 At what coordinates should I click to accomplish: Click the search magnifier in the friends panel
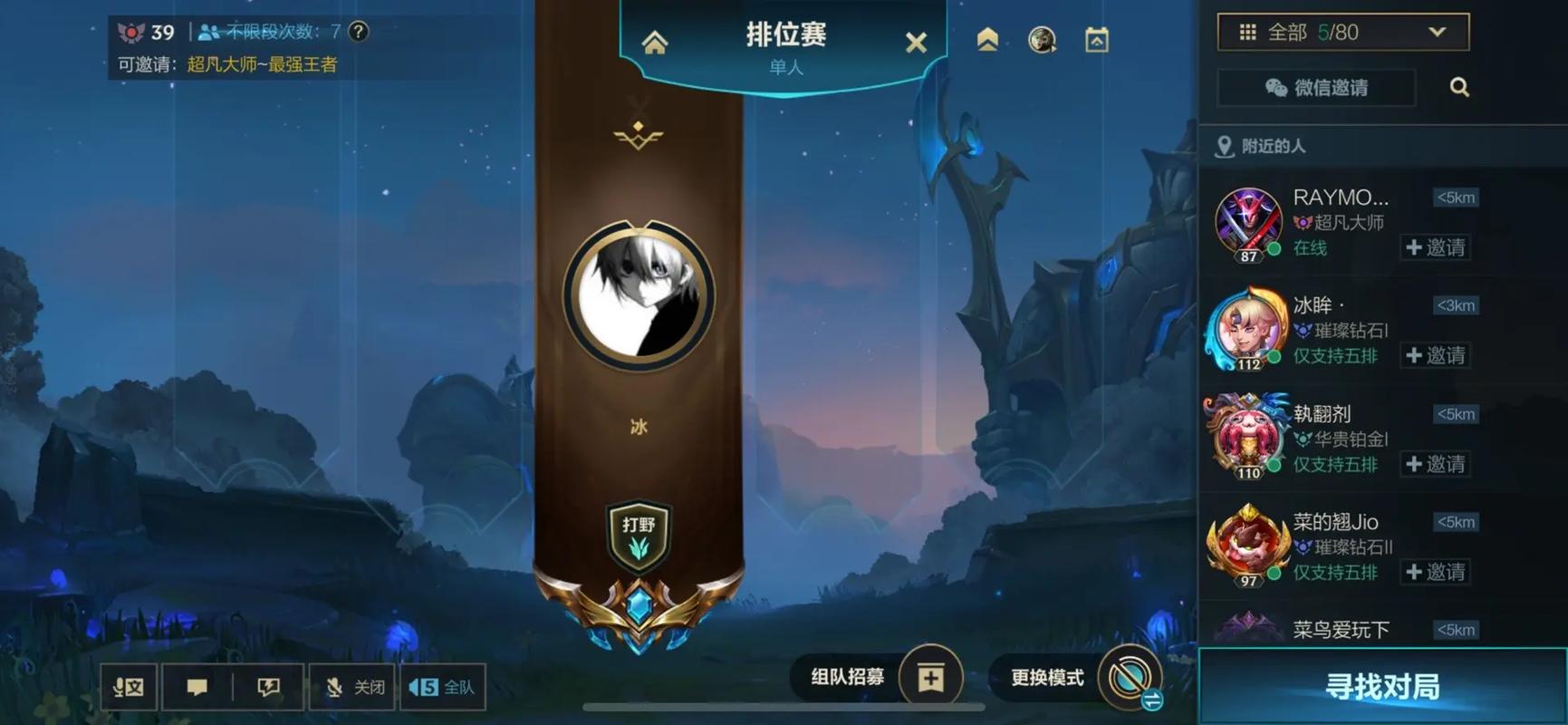pyautogui.click(x=1458, y=87)
